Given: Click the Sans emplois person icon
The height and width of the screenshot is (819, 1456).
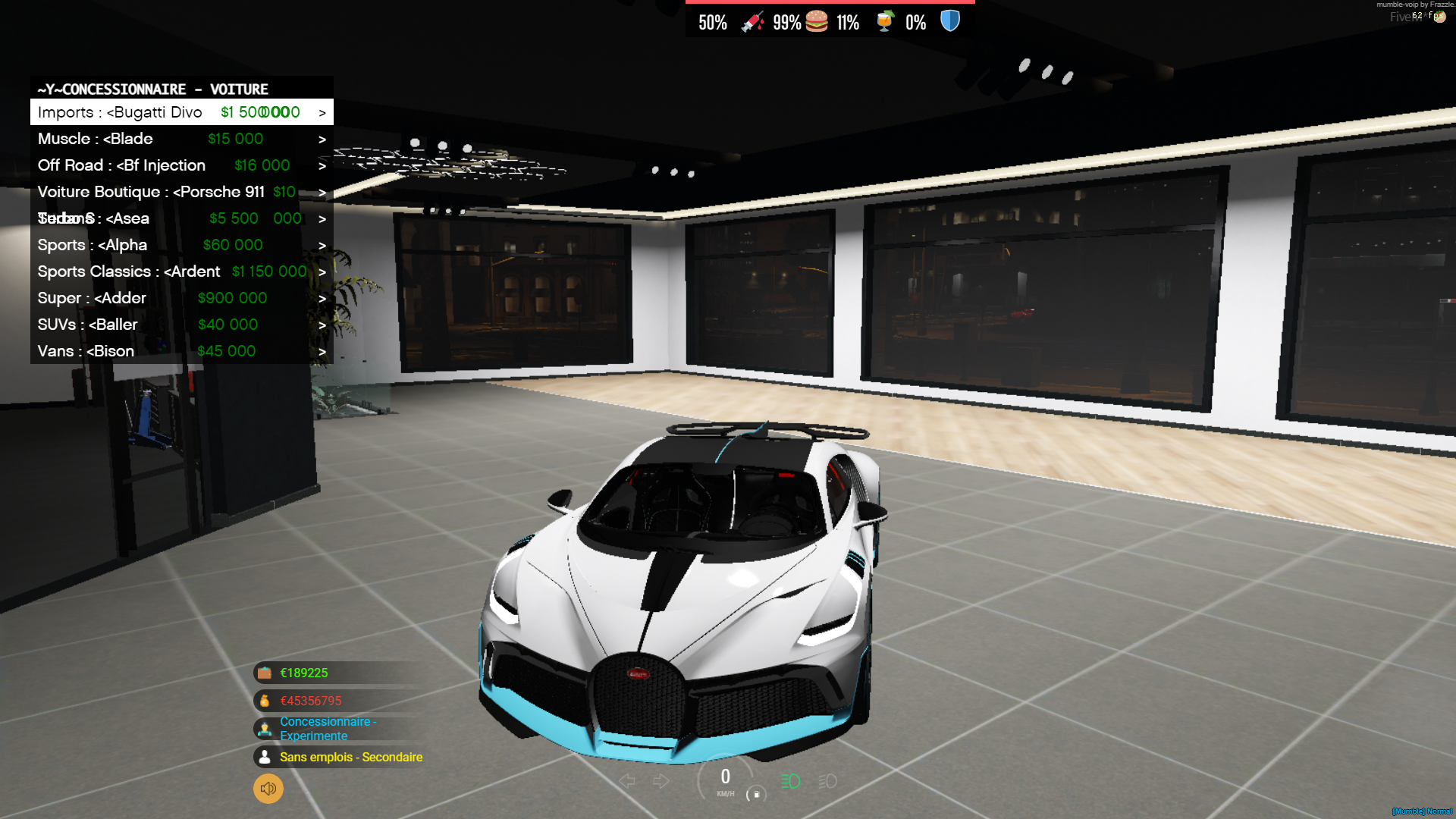Looking at the screenshot, I should point(264,756).
